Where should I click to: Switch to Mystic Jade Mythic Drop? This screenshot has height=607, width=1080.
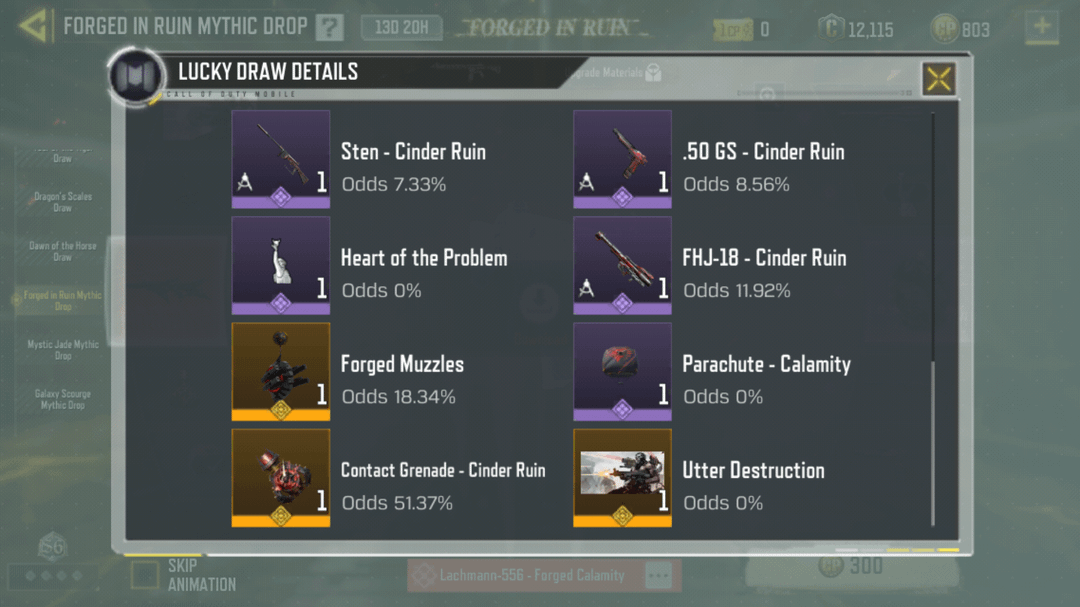click(x=62, y=349)
